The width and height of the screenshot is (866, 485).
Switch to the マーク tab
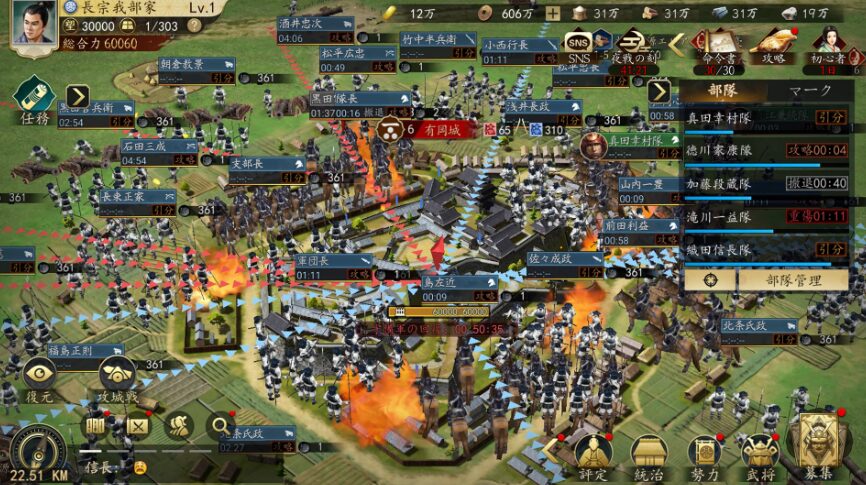[810, 91]
